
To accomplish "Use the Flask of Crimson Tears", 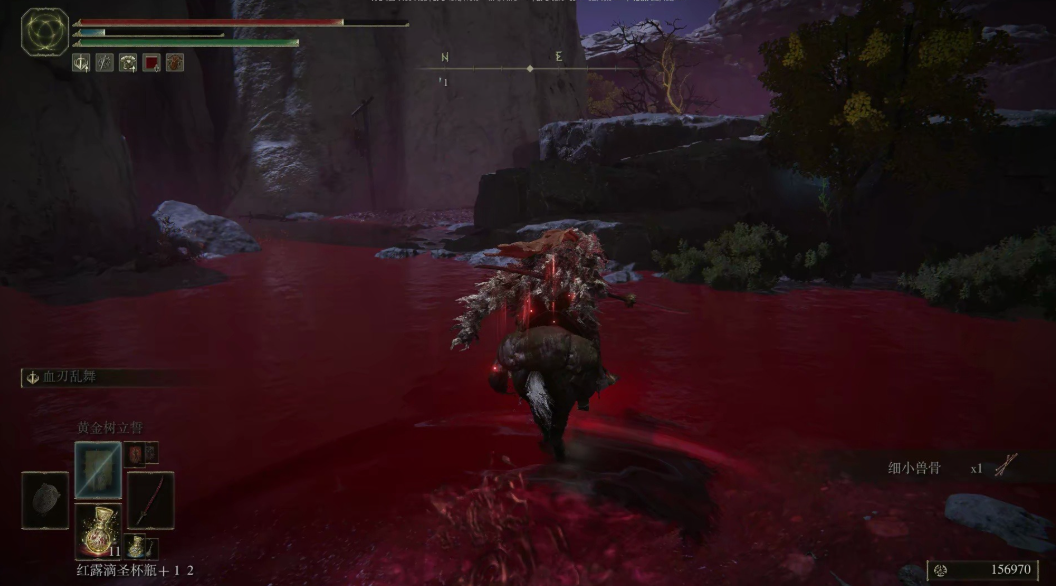I will pyautogui.click(x=98, y=530).
